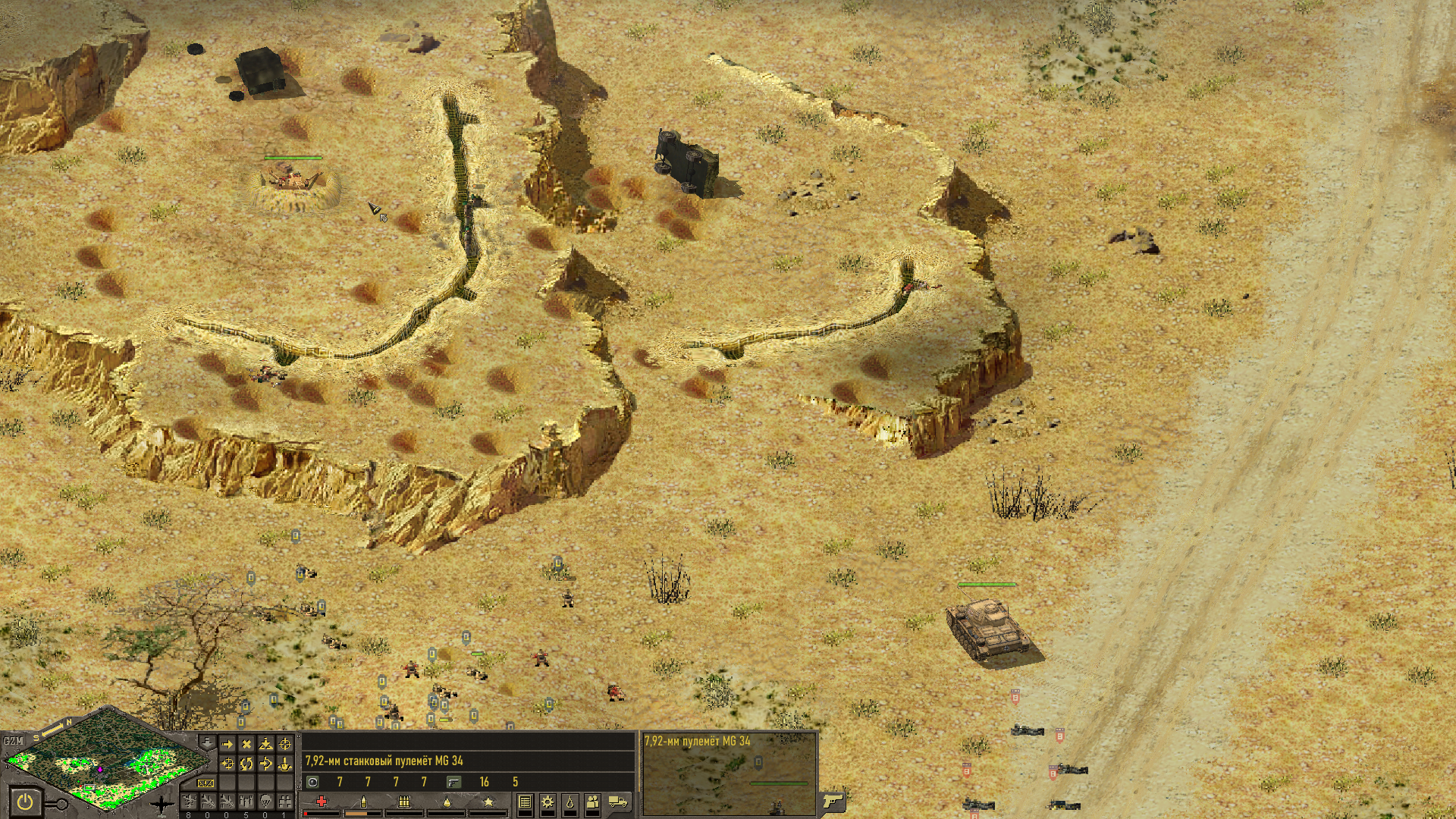Select the entrench dig-in command
1456x819 pixels.
(265, 744)
